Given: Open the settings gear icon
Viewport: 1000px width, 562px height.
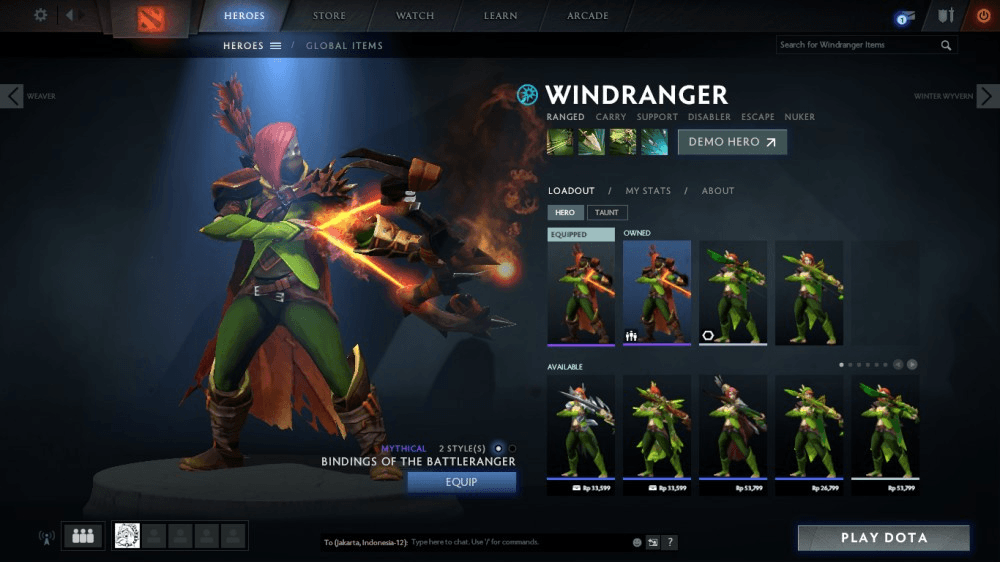Looking at the screenshot, I should tap(41, 15).
